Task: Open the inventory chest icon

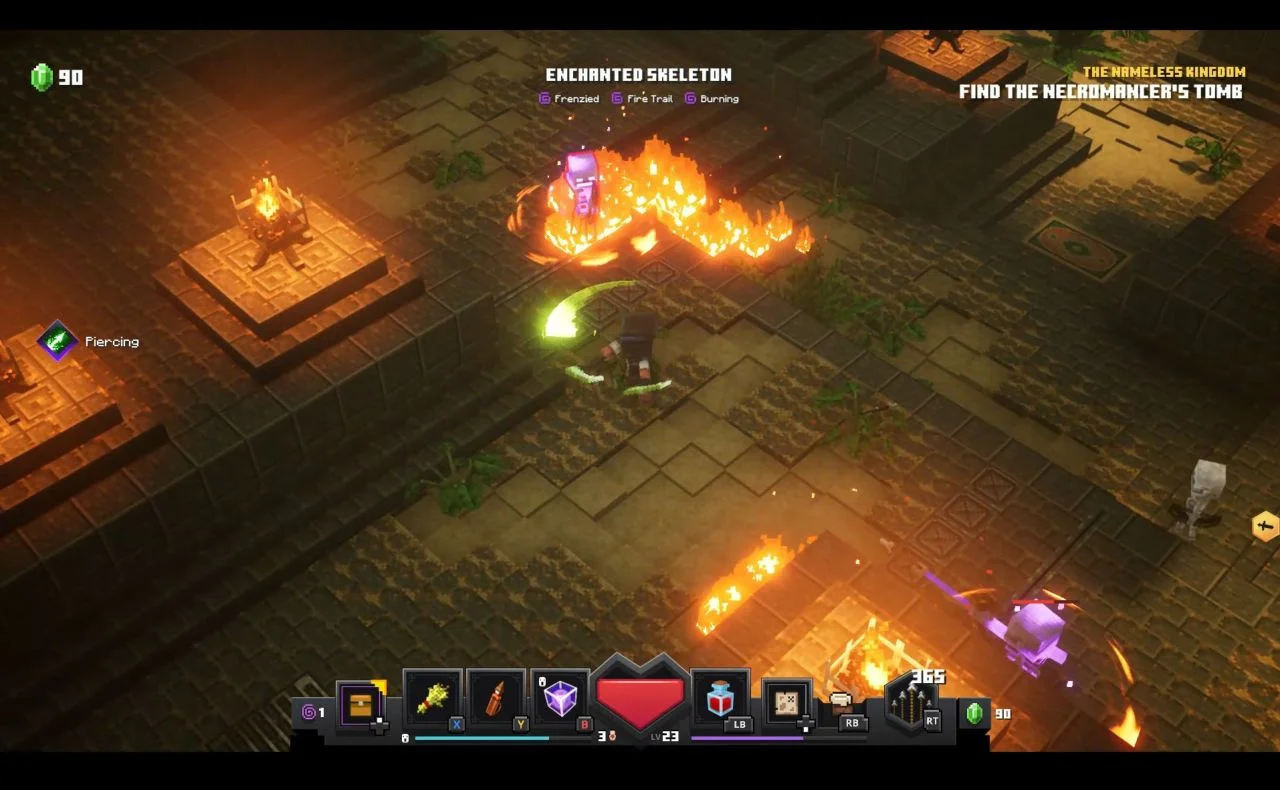Action: 361,706
